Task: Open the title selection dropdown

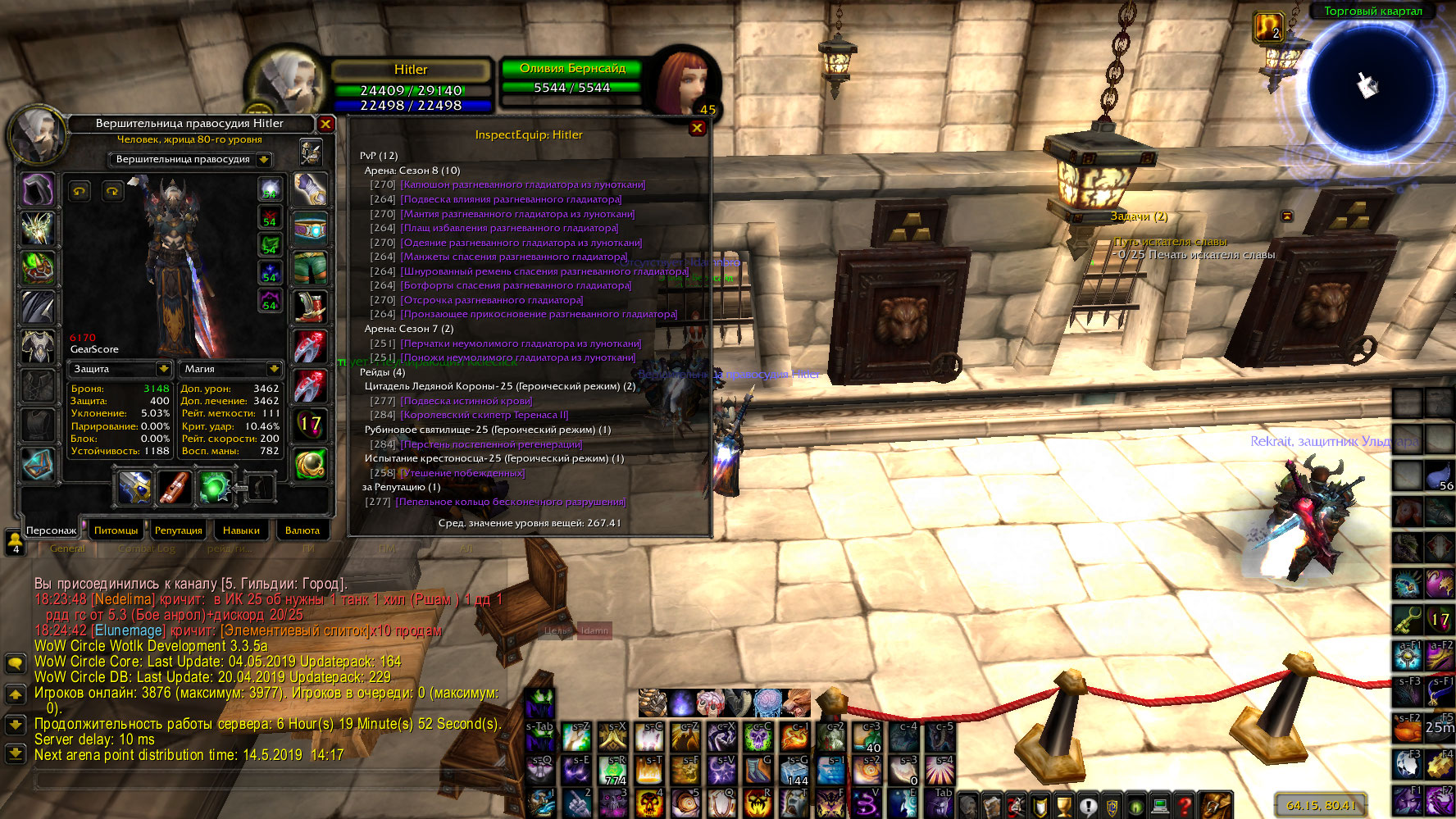Action: [x=264, y=160]
